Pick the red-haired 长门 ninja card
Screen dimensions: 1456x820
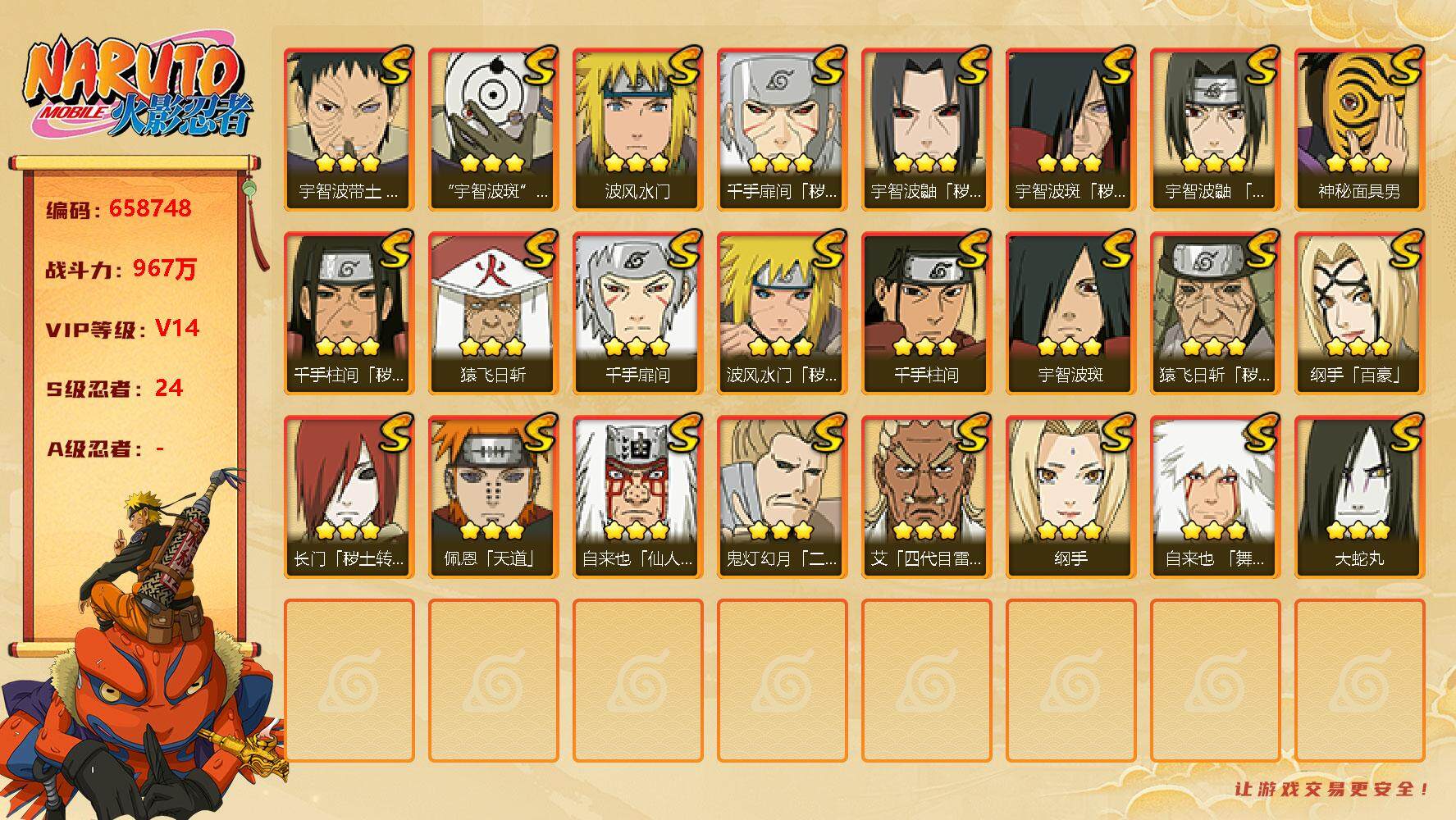pyautogui.click(x=349, y=497)
